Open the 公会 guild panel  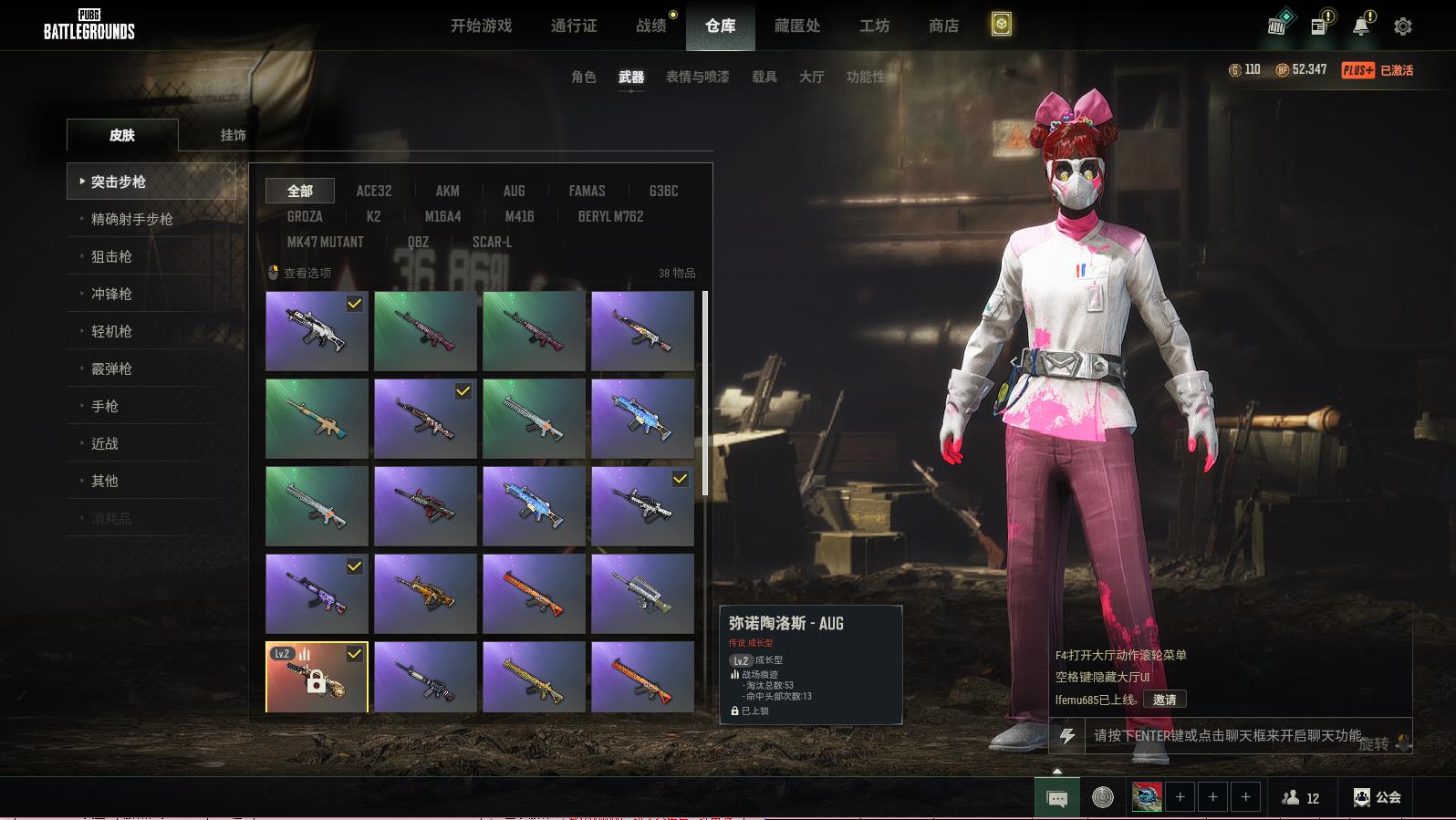point(1378,797)
